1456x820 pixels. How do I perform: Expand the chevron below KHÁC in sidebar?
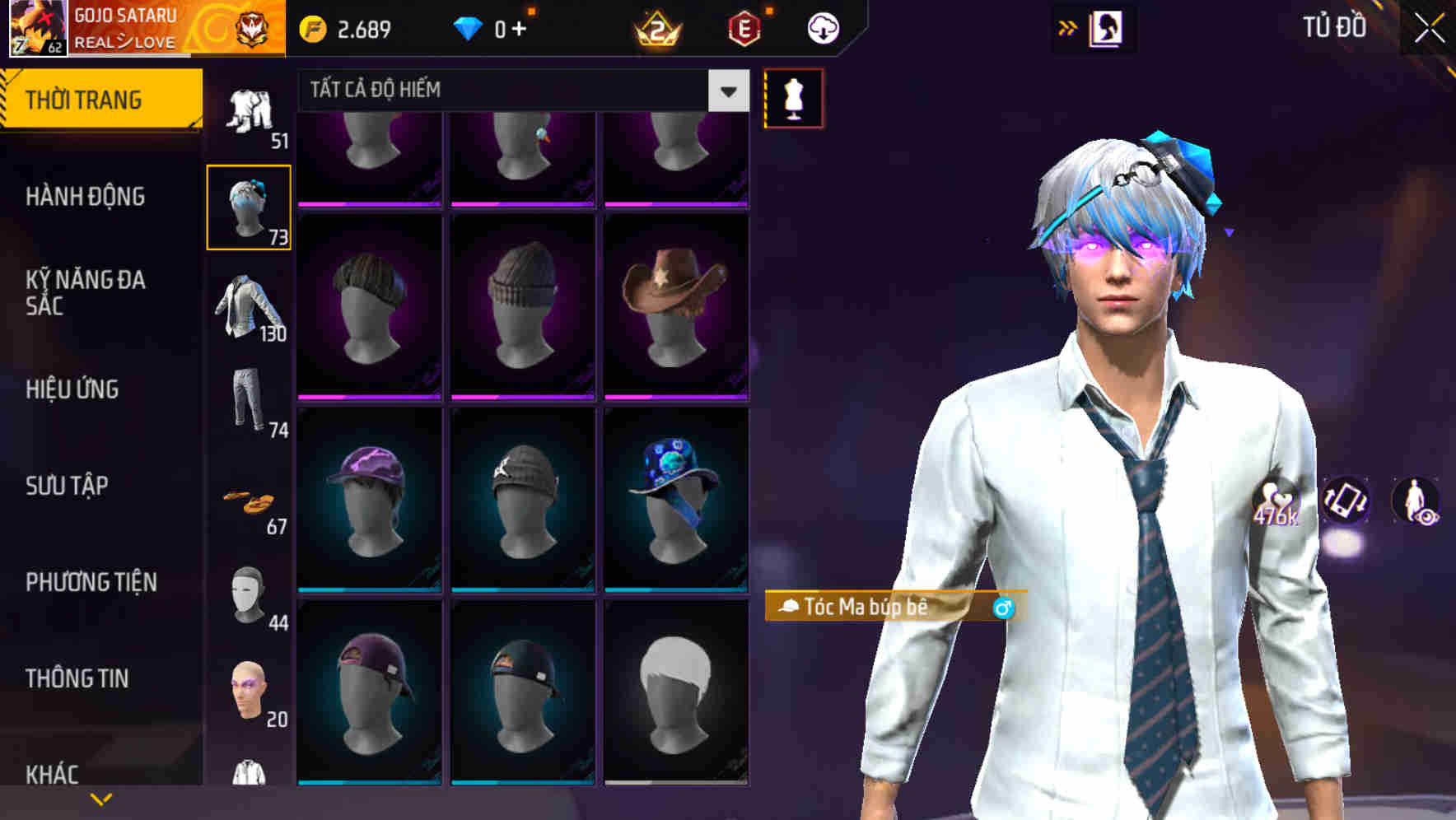tap(100, 799)
